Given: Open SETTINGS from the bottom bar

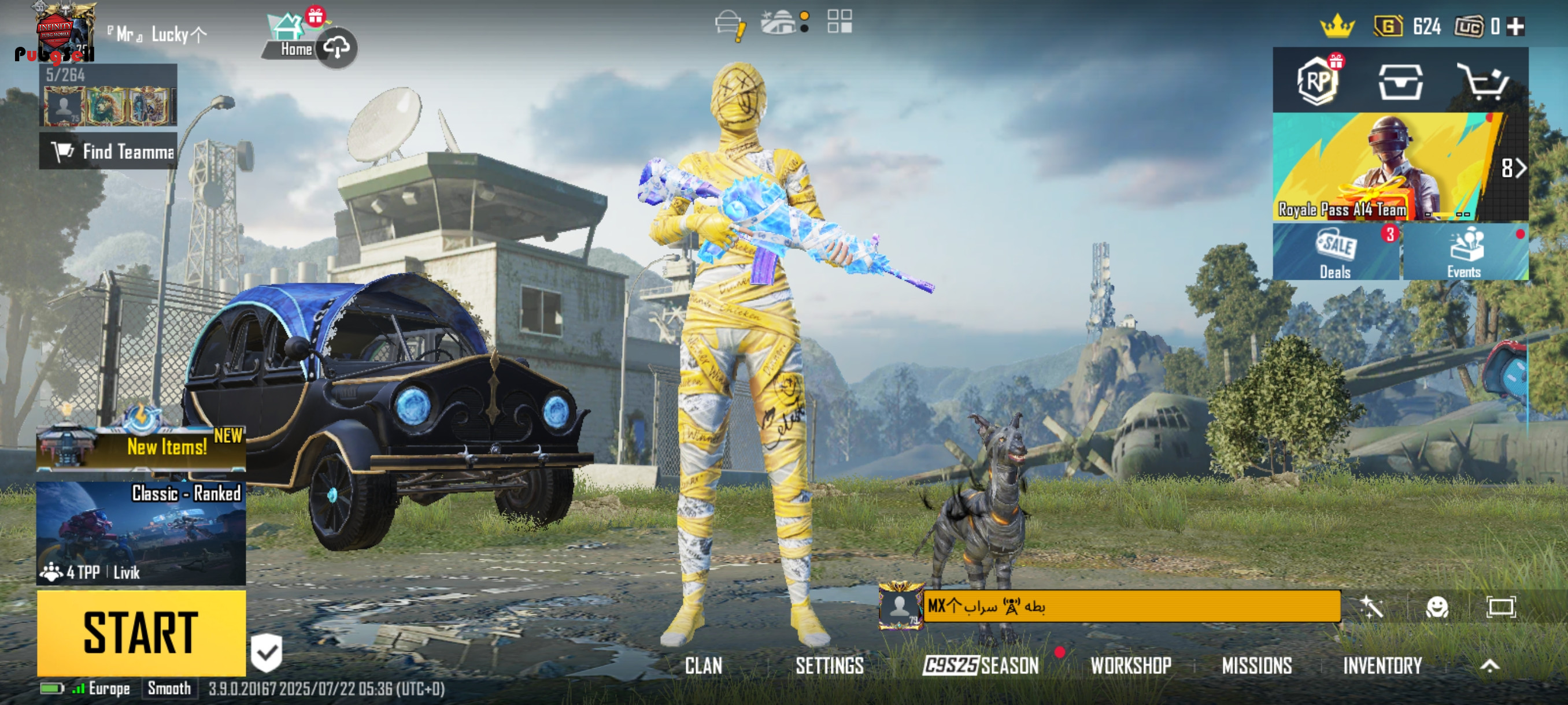Looking at the screenshot, I should [829, 666].
